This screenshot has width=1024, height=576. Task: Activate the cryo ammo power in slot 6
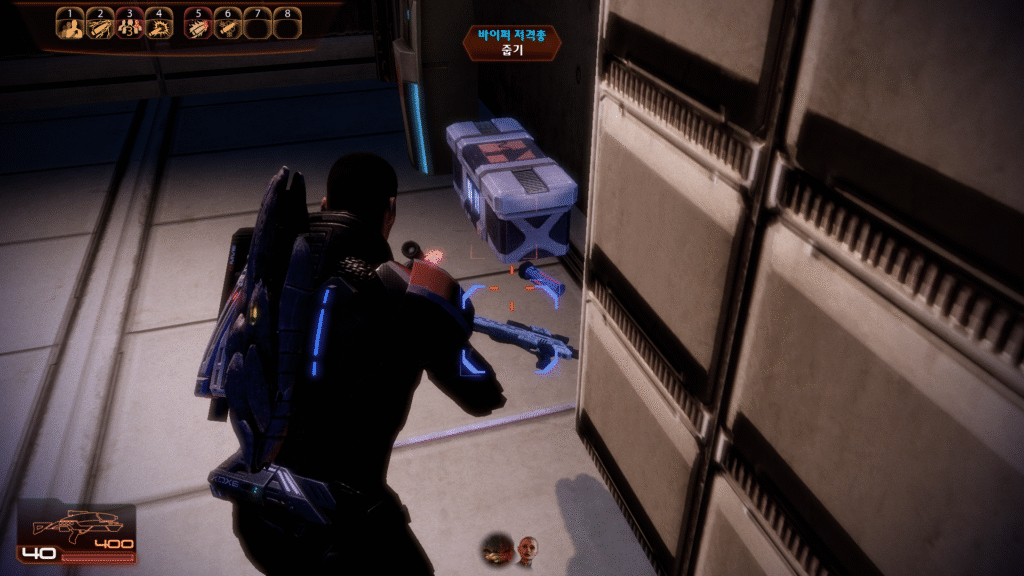tap(228, 27)
